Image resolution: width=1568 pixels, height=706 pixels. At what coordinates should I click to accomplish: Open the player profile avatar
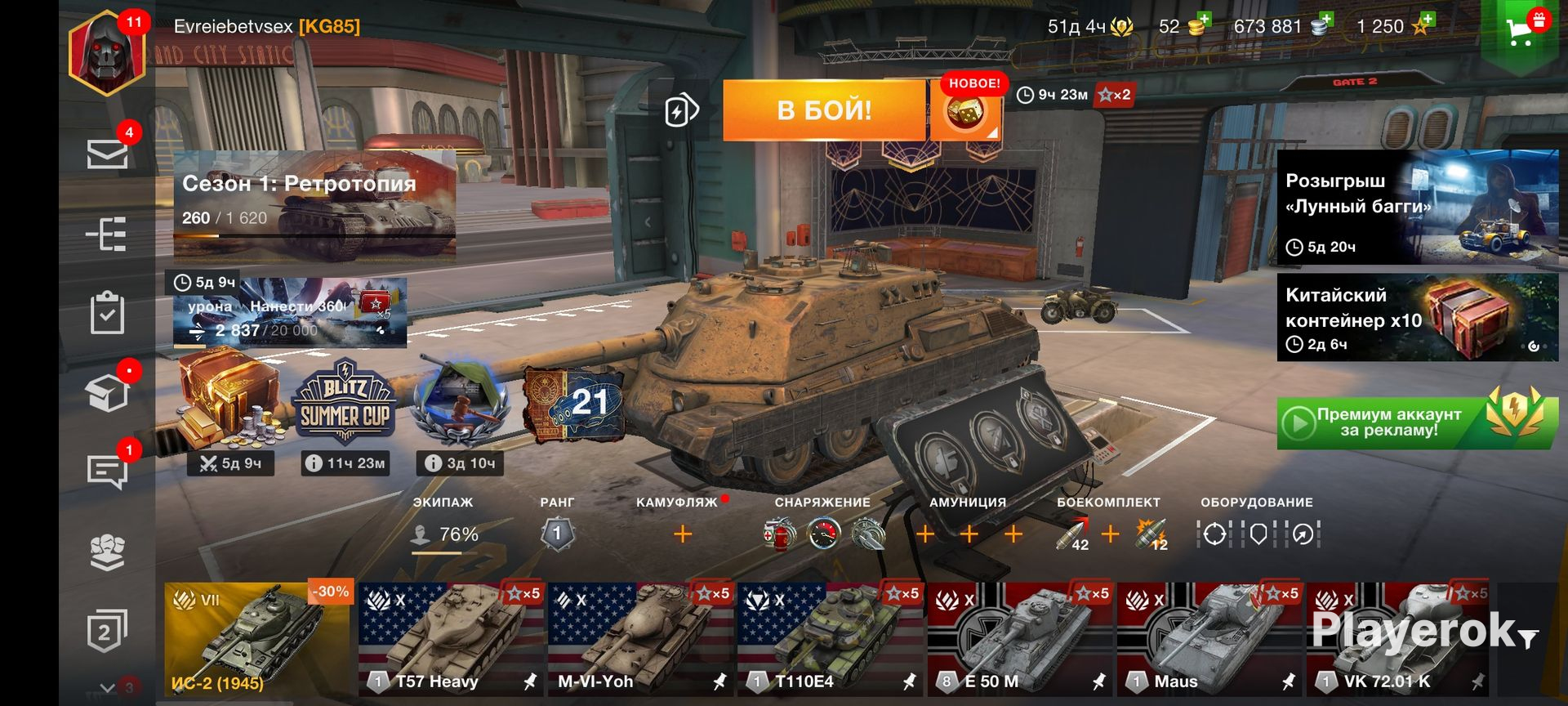(108, 52)
